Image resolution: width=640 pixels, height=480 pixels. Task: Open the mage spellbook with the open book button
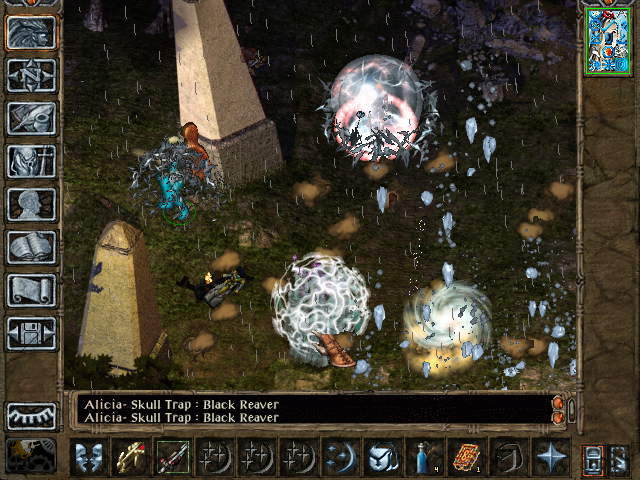32,248
